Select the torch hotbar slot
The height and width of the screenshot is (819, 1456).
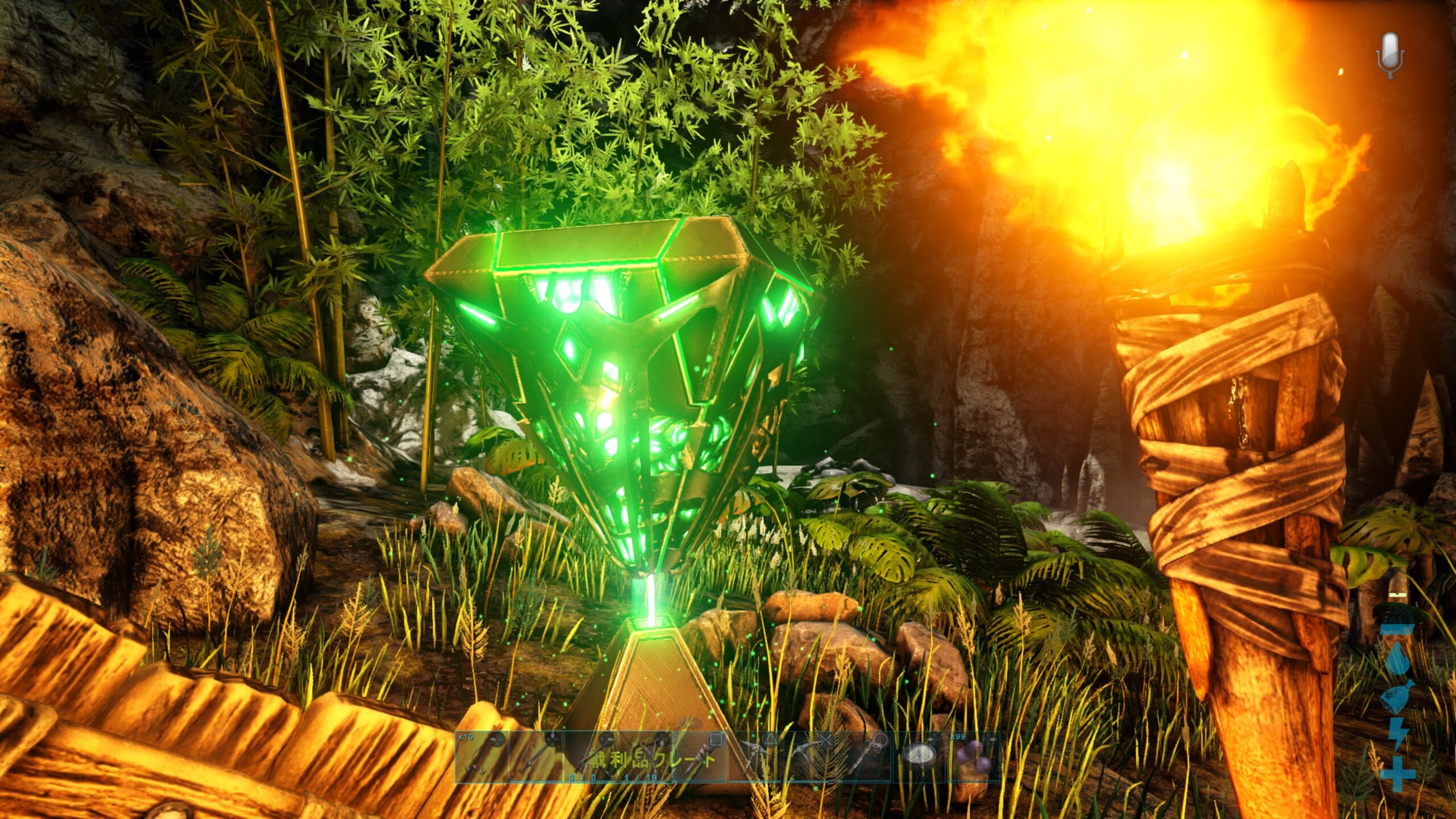click(701, 757)
